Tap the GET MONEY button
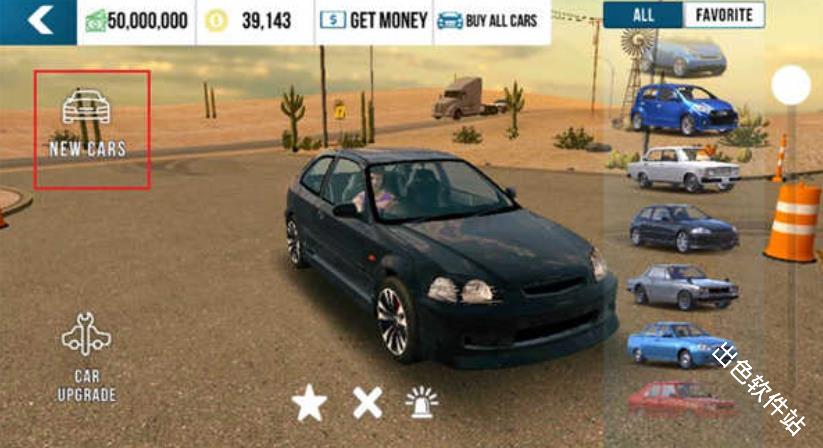Image resolution: width=823 pixels, height=448 pixels. [373, 20]
